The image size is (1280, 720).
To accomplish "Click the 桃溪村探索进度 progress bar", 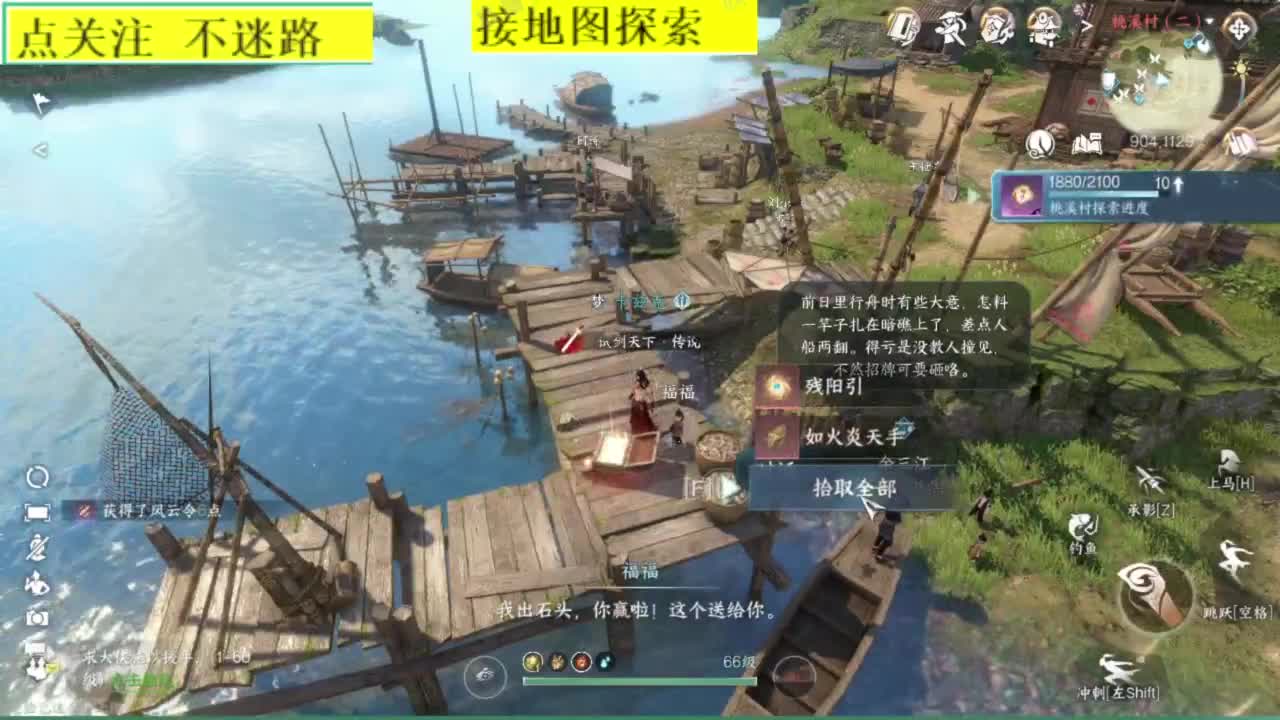I will 1105,193.
